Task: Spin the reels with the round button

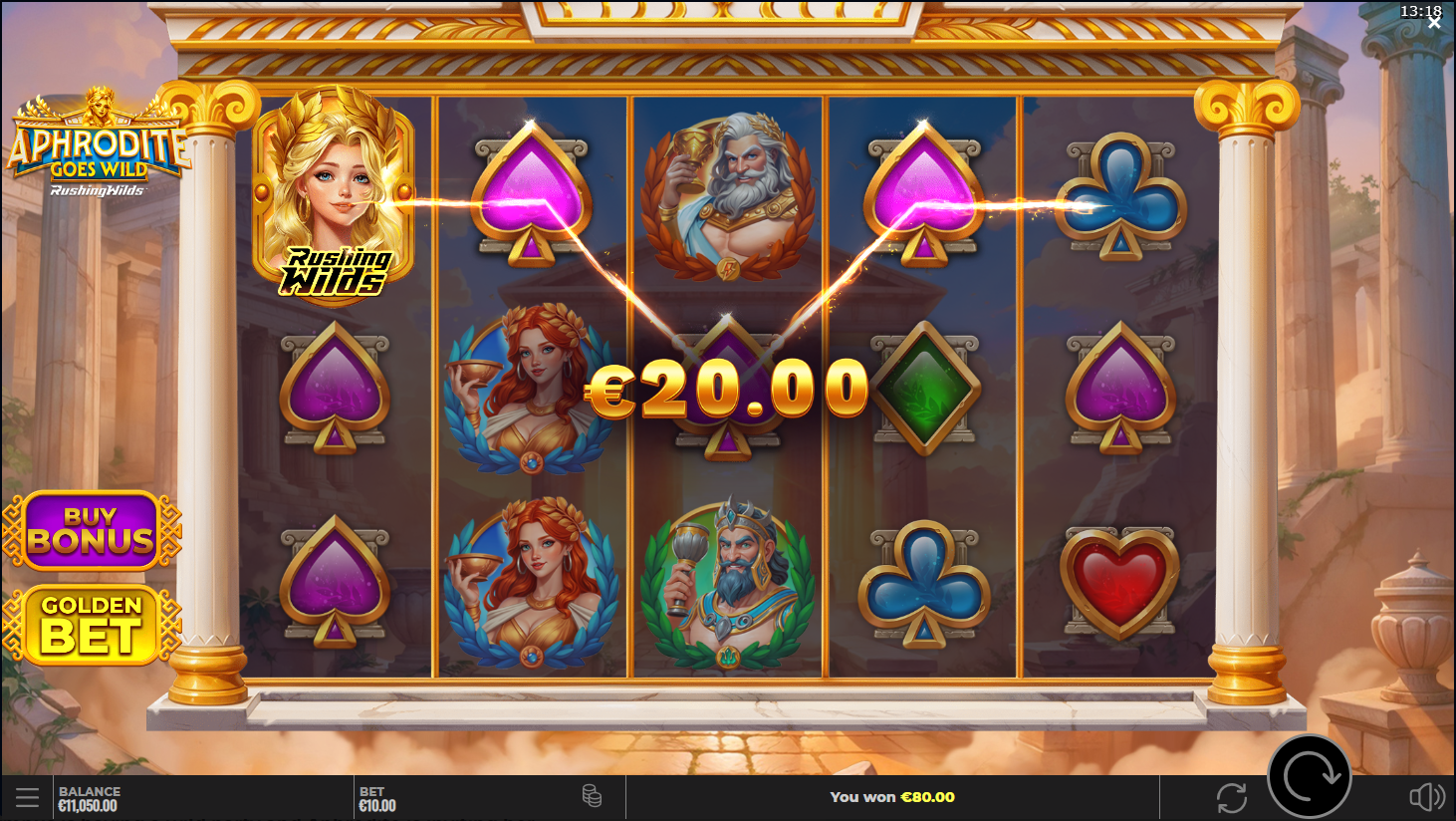Action: 1309,777
